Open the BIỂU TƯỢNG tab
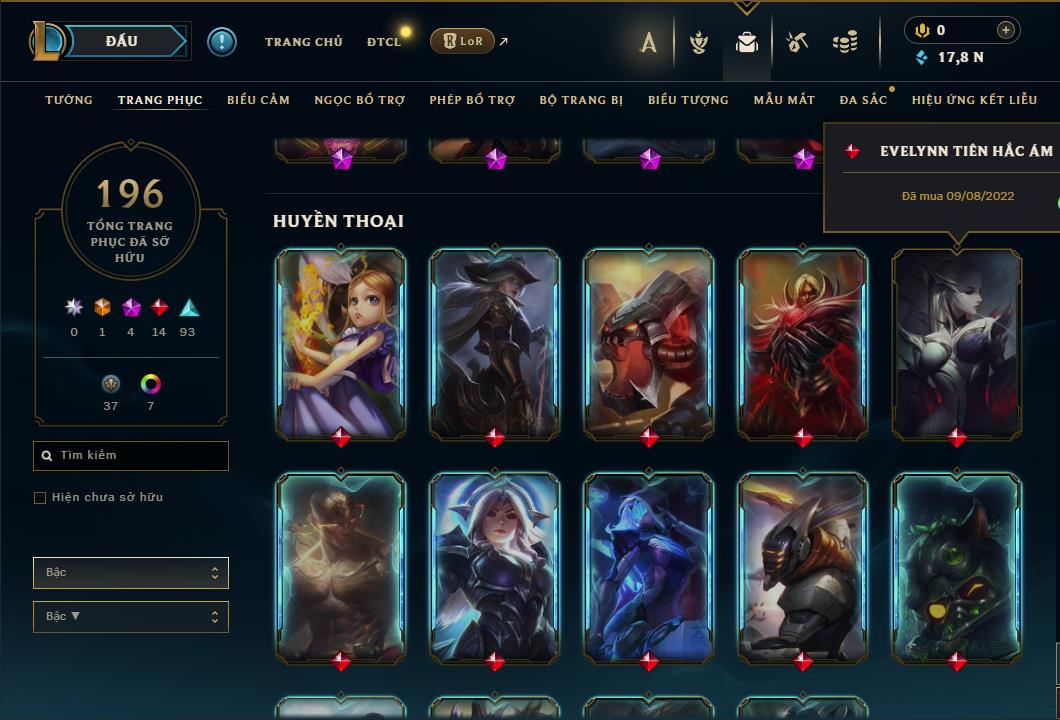 click(688, 100)
